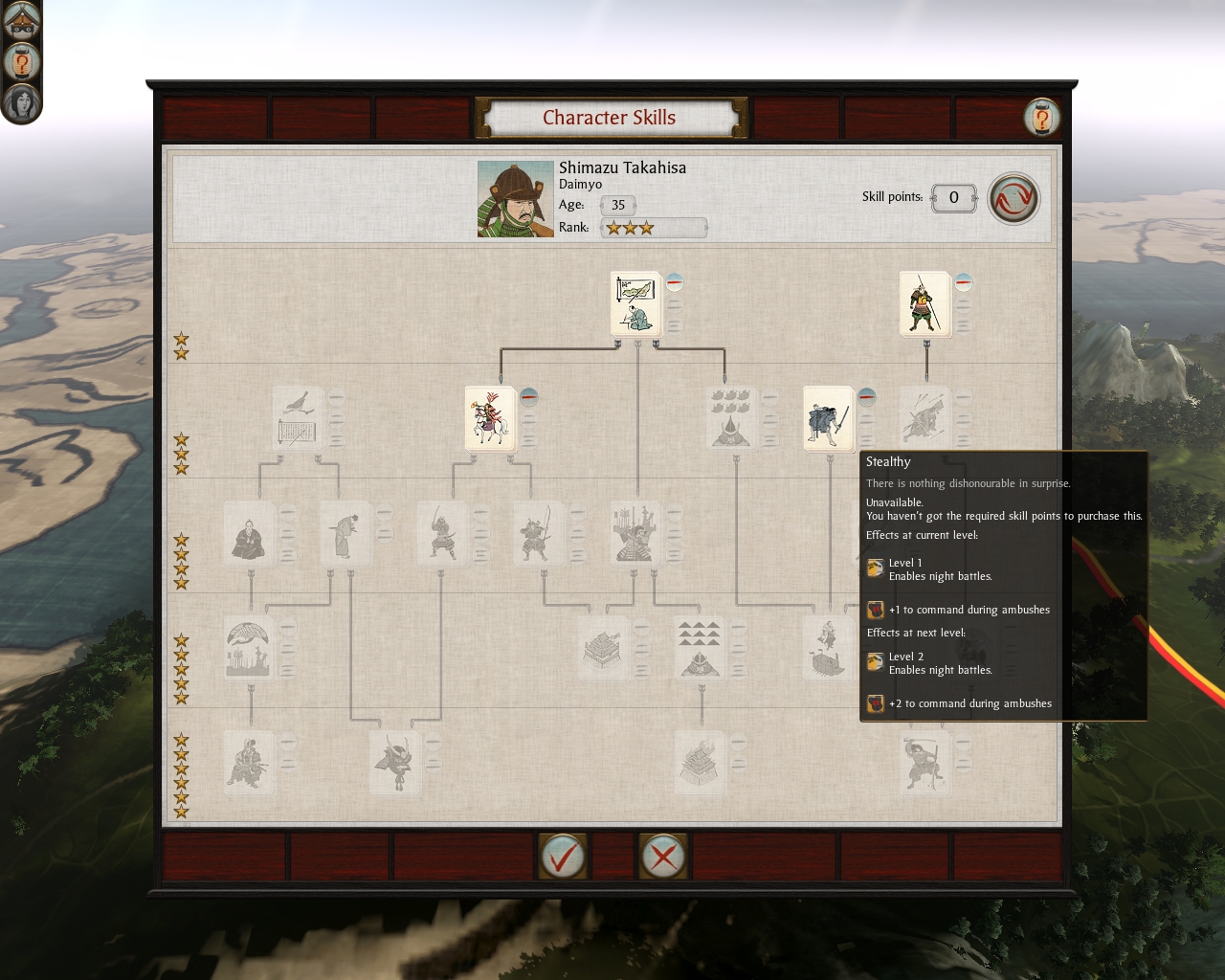
Task: Open the dark-haired woman portrait icon
Action: (21, 102)
